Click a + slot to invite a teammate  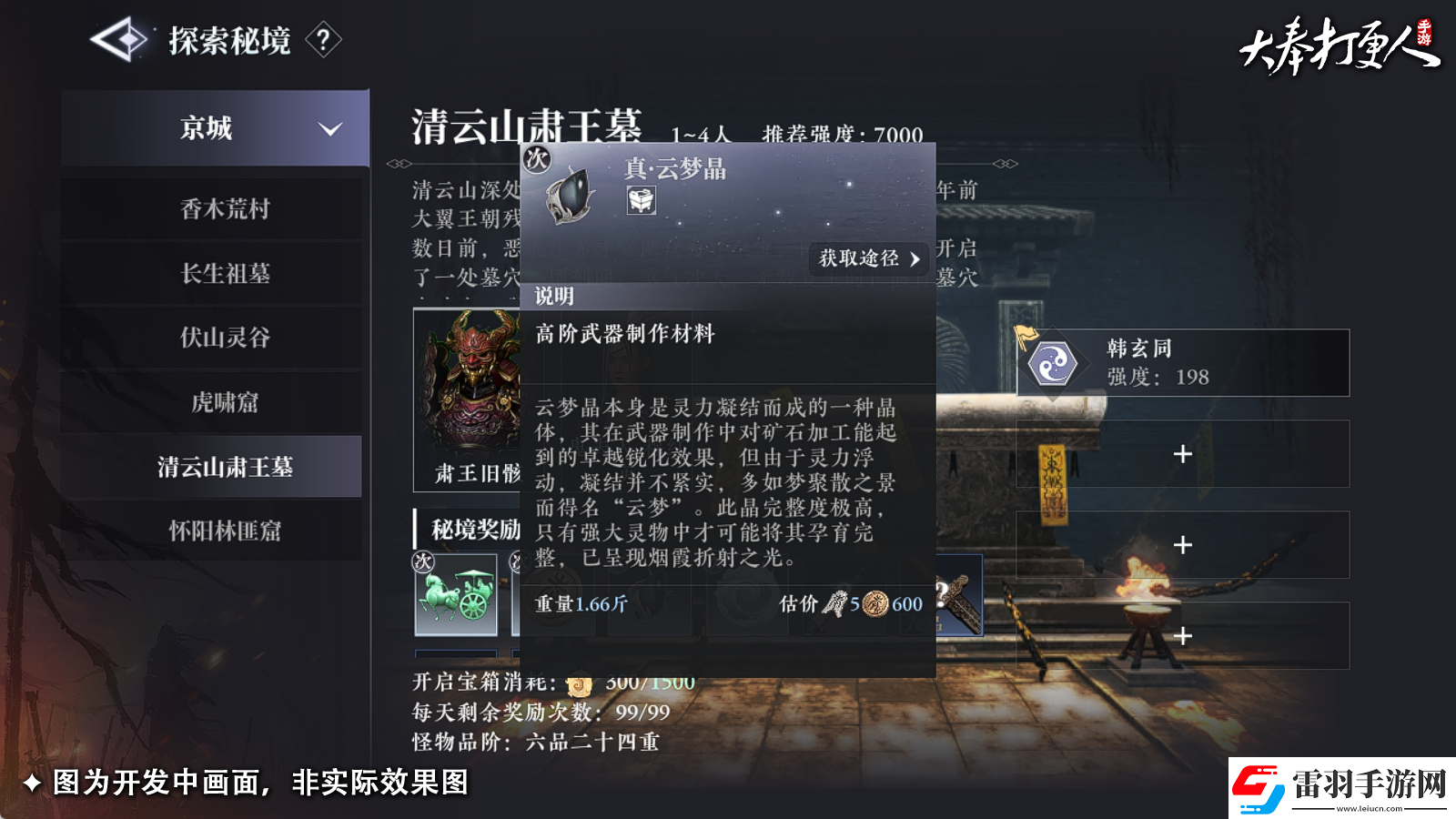point(1183,452)
